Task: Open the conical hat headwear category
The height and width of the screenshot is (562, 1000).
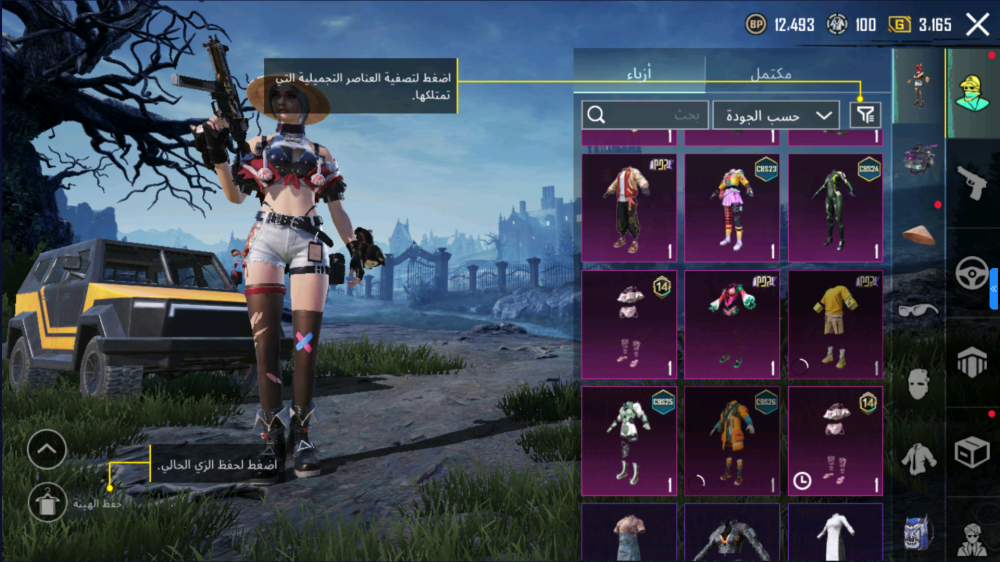Action: [x=918, y=234]
